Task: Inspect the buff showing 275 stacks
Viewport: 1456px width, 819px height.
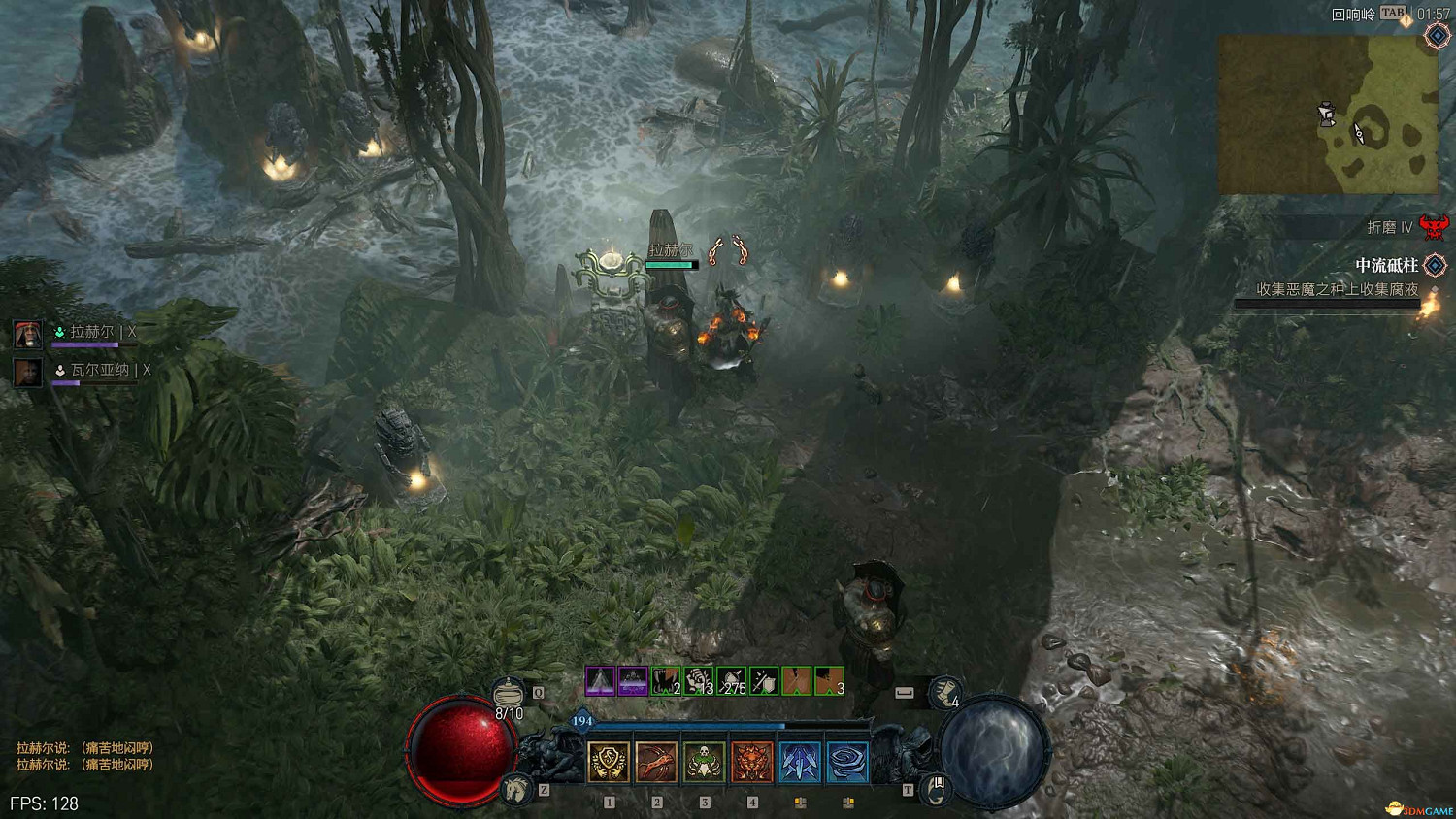Action: coord(732,681)
